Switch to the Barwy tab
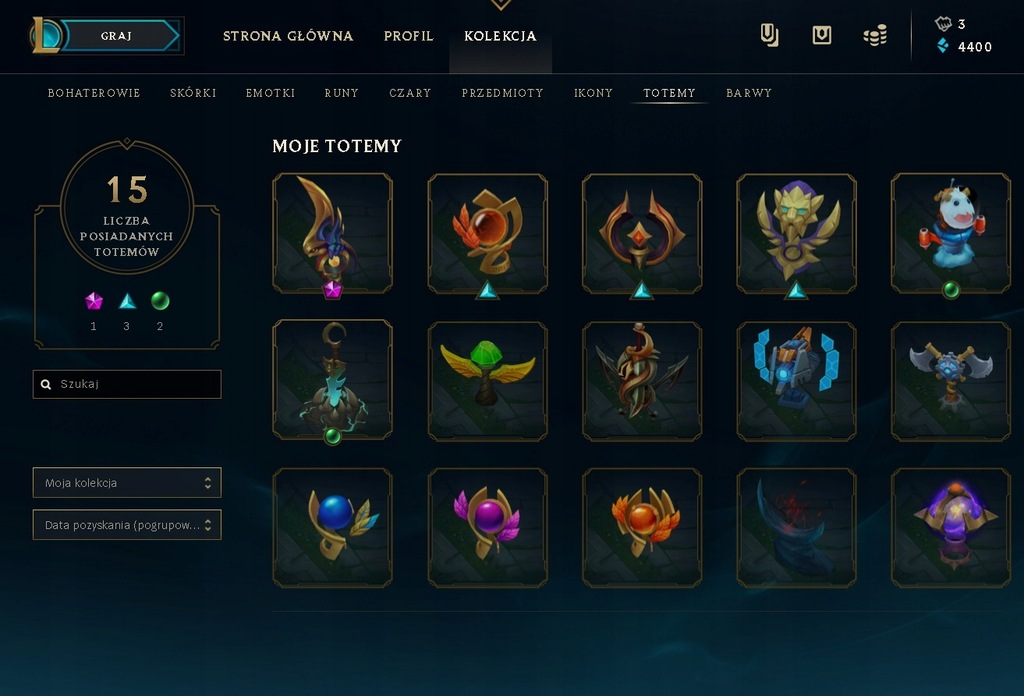Viewport: 1024px width, 696px height. pos(749,93)
